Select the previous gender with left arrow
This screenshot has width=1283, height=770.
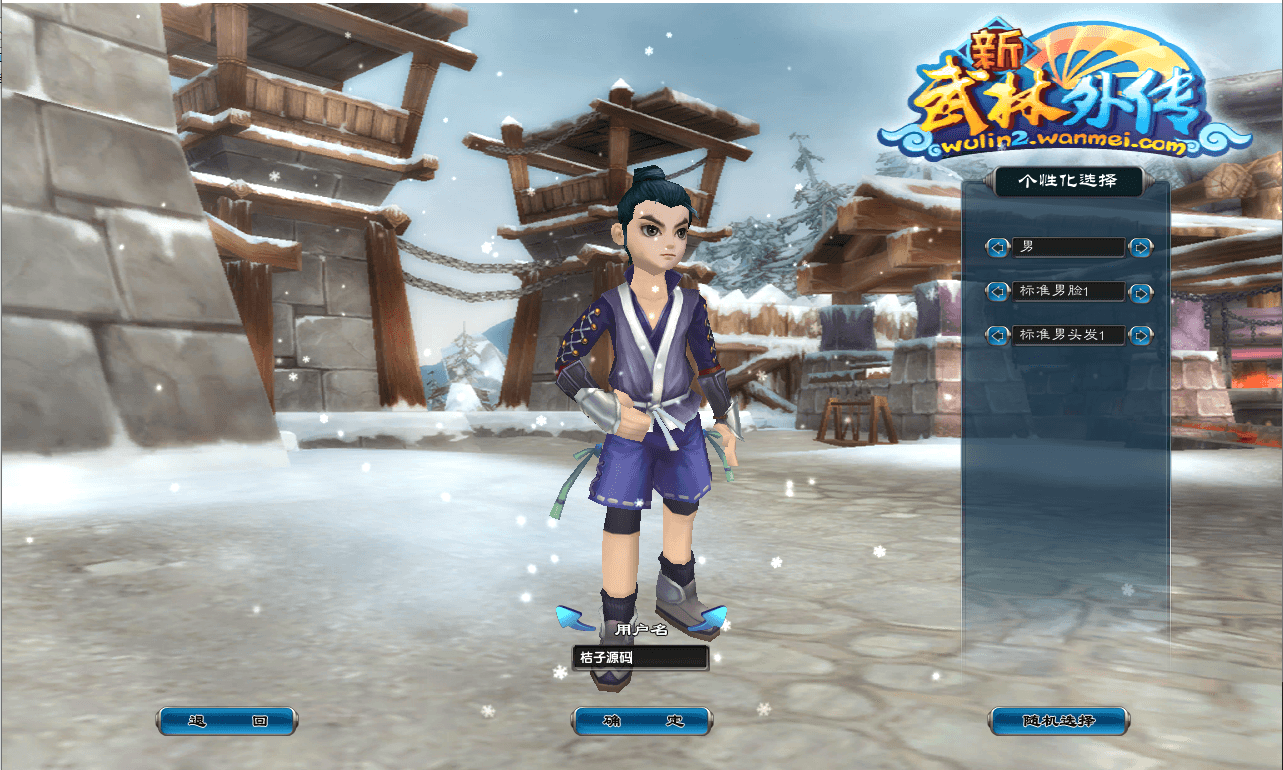click(x=997, y=247)
